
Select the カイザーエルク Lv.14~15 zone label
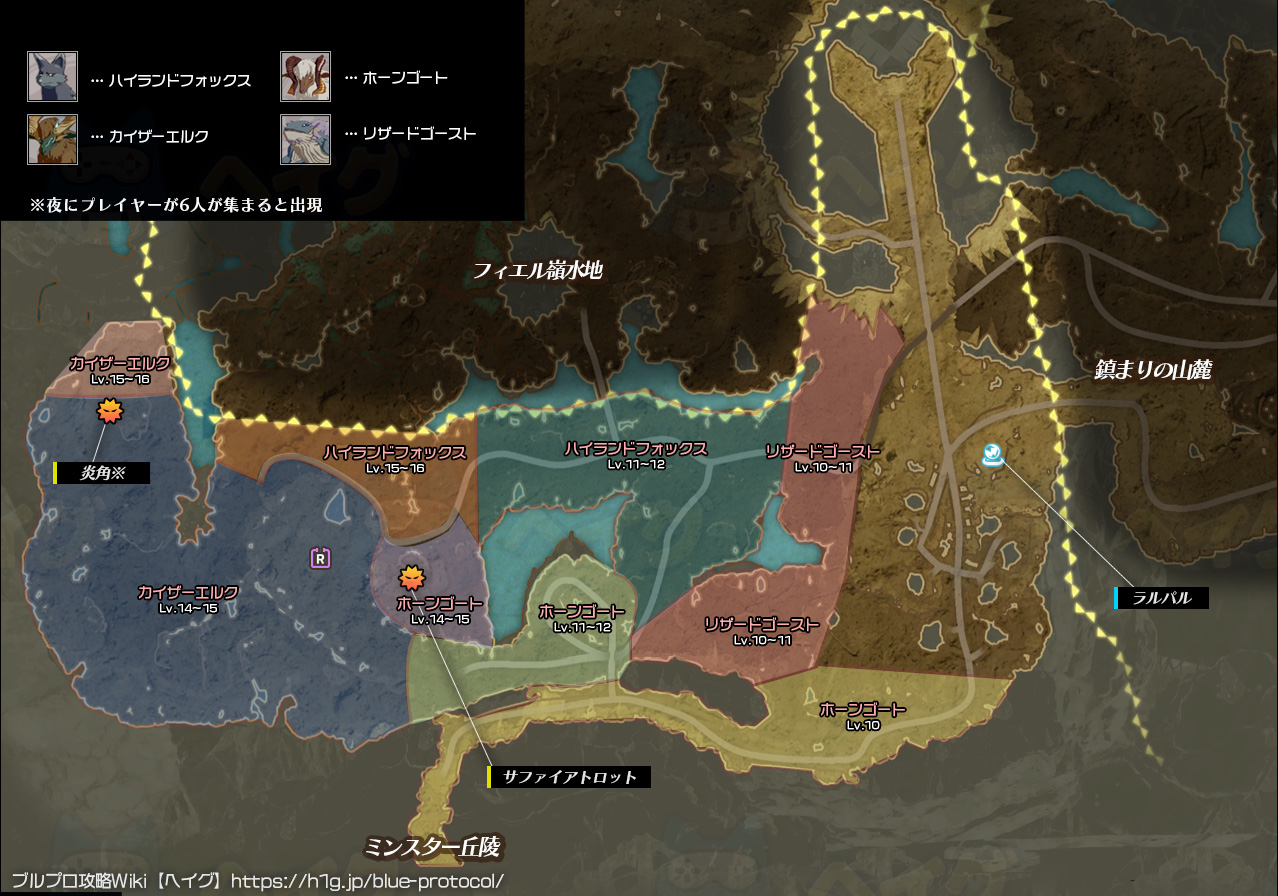tap(188, 599)
